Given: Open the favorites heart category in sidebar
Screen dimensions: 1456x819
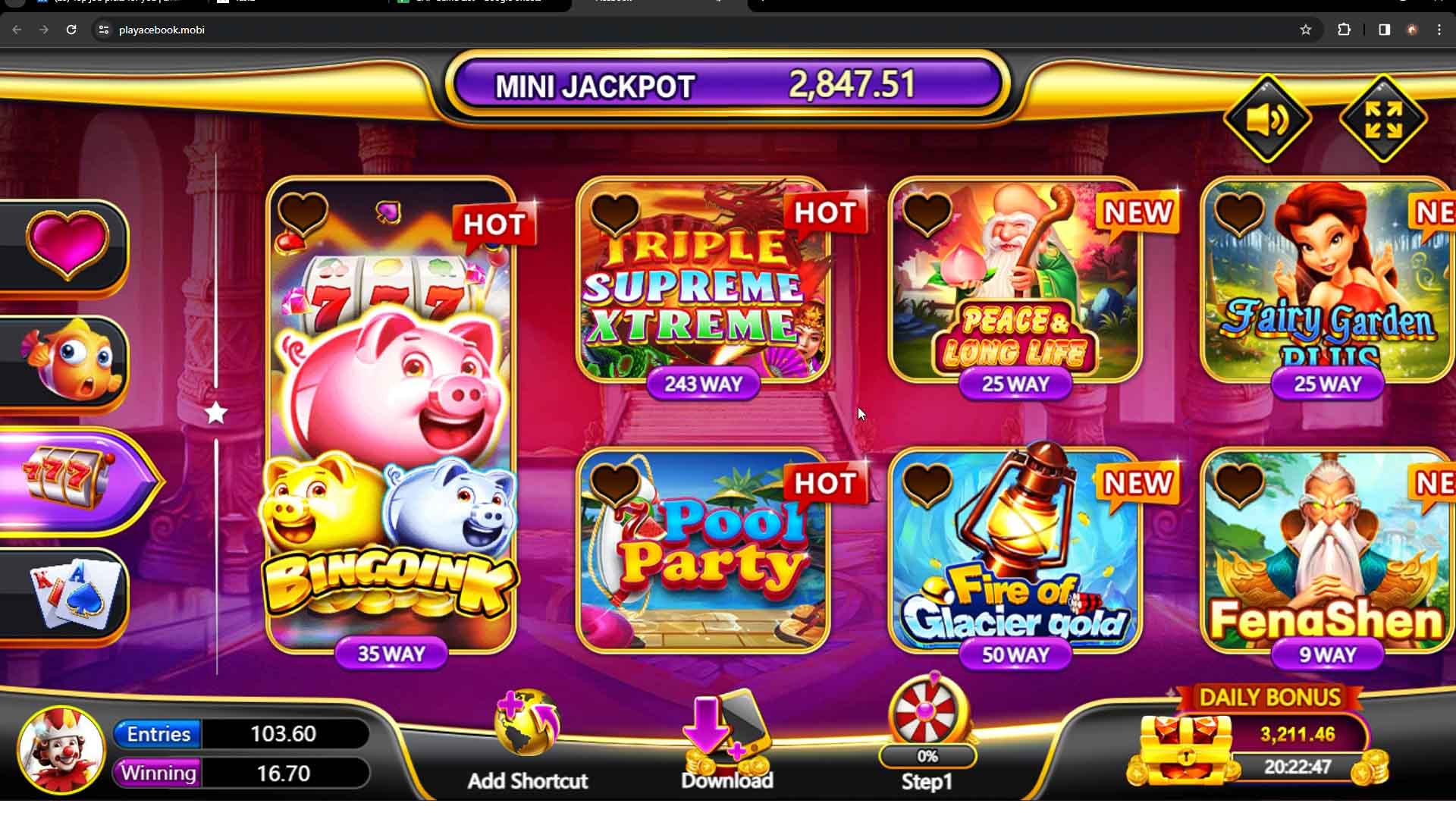Looking at the screenshot, I should (67, 243).
